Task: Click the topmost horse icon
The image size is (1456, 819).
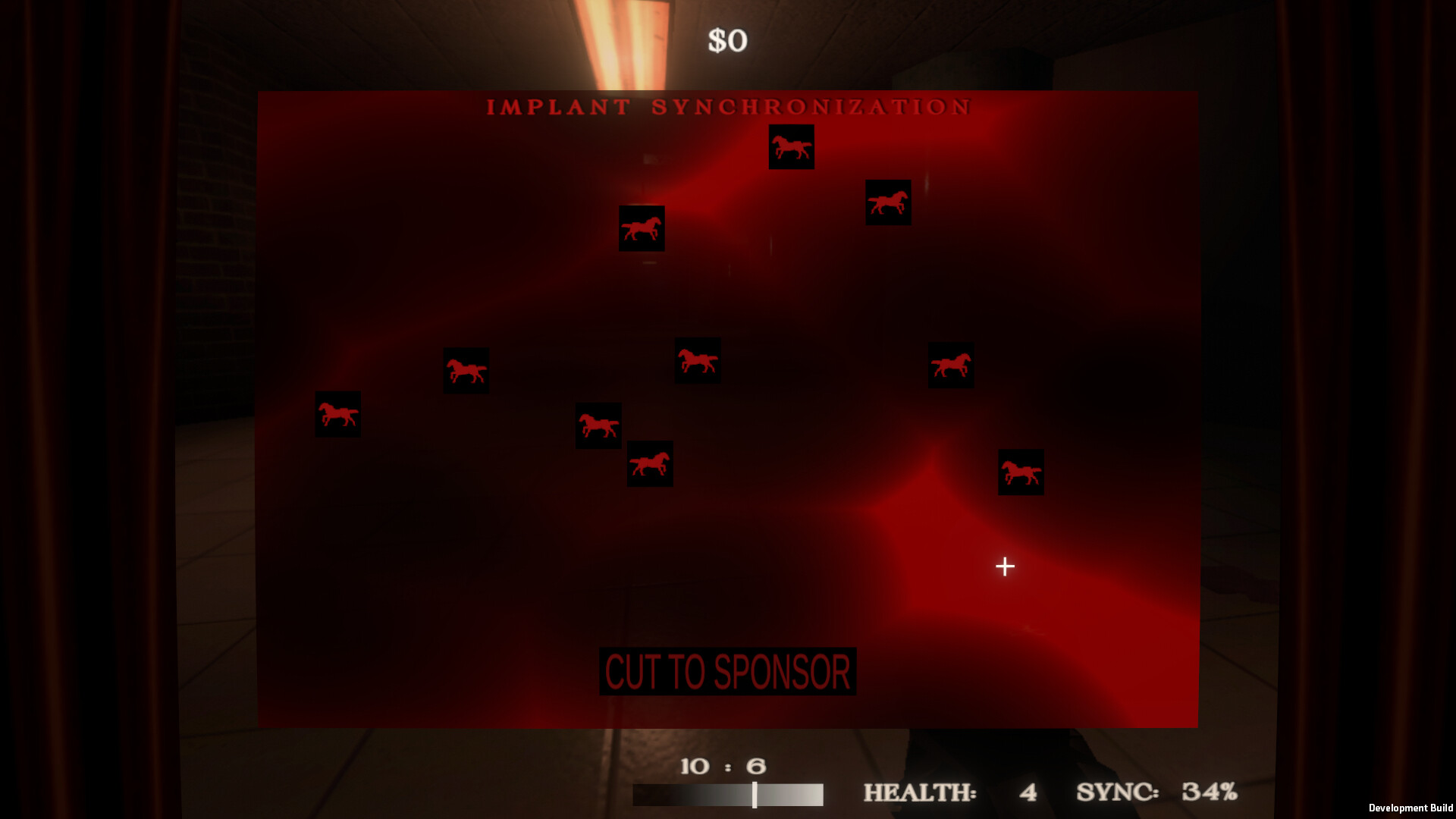Action: coord(792,148)
